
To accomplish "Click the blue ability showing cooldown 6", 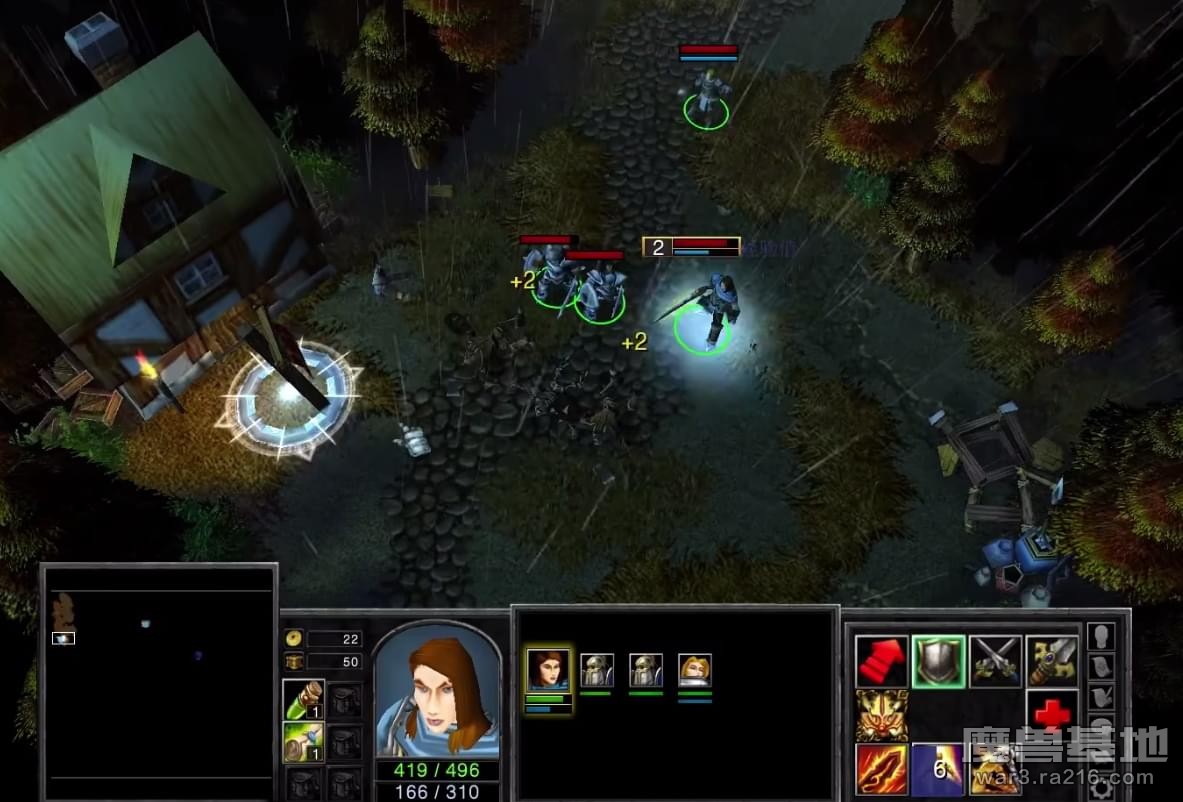I will point(938,769).
